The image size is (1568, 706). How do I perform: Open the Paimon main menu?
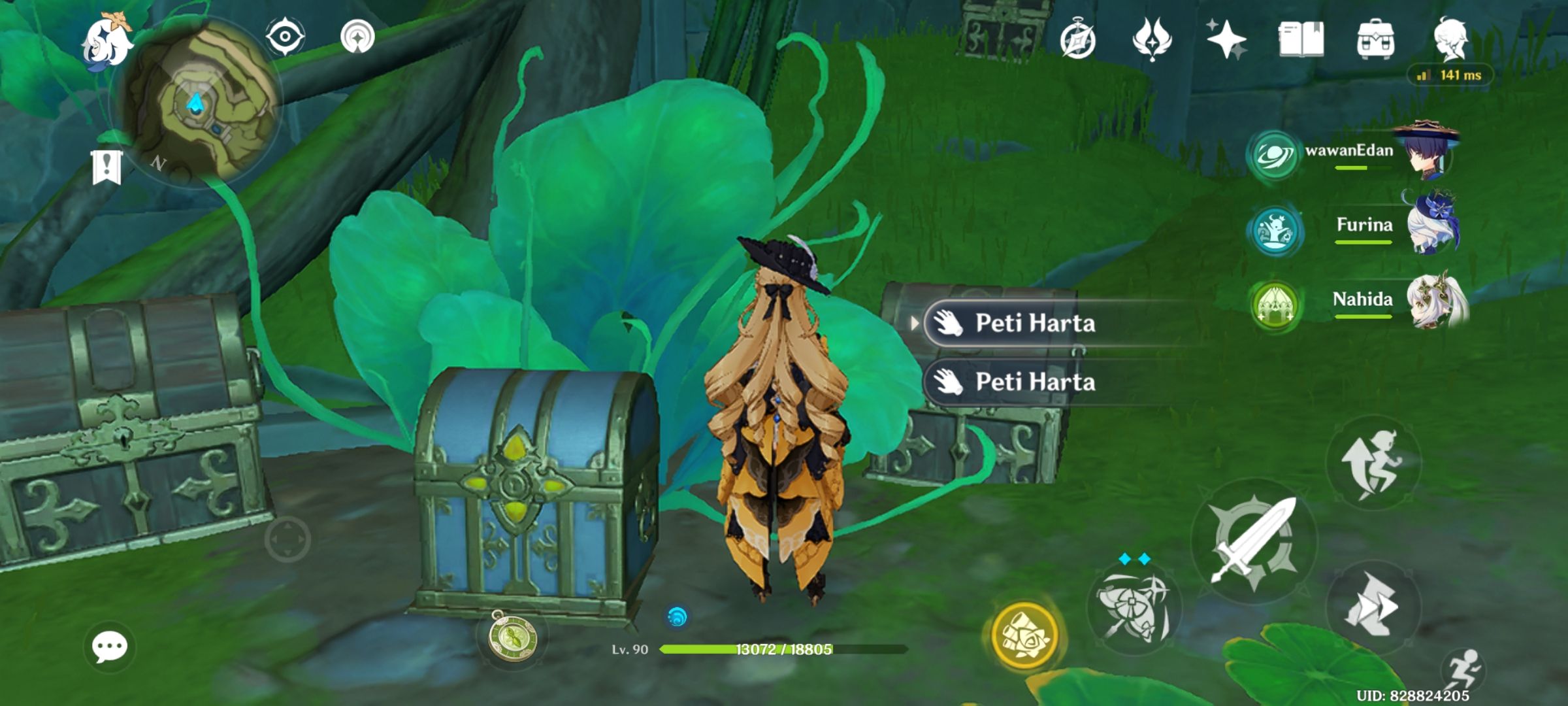106,41
